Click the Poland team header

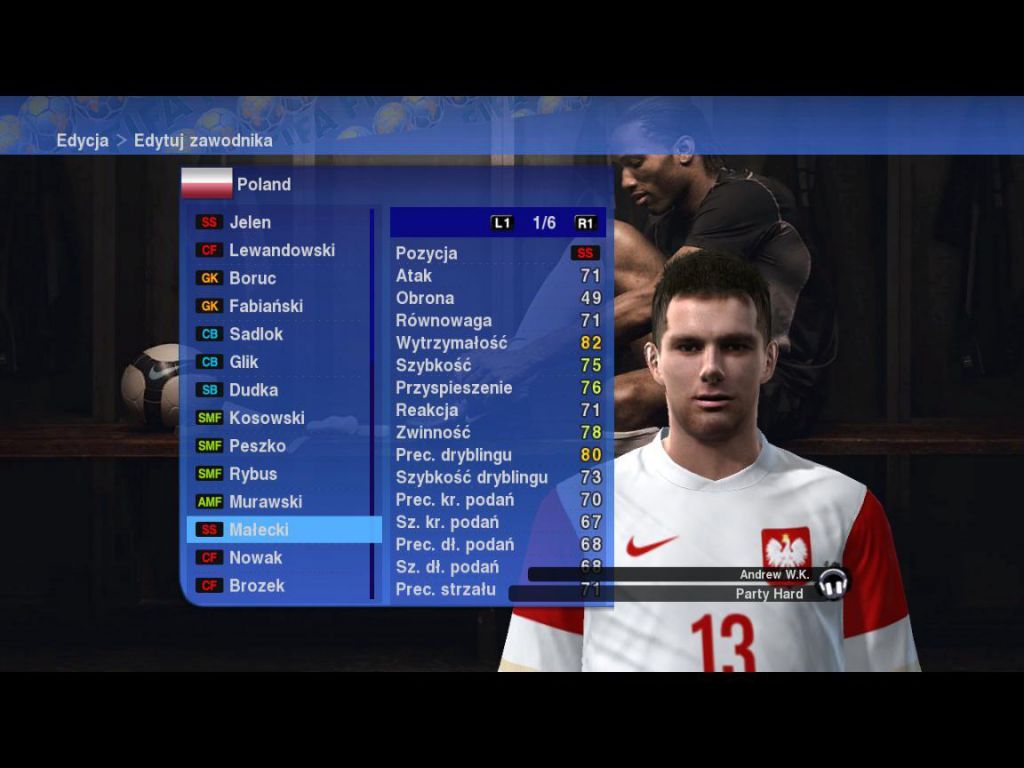click(263, 184)
